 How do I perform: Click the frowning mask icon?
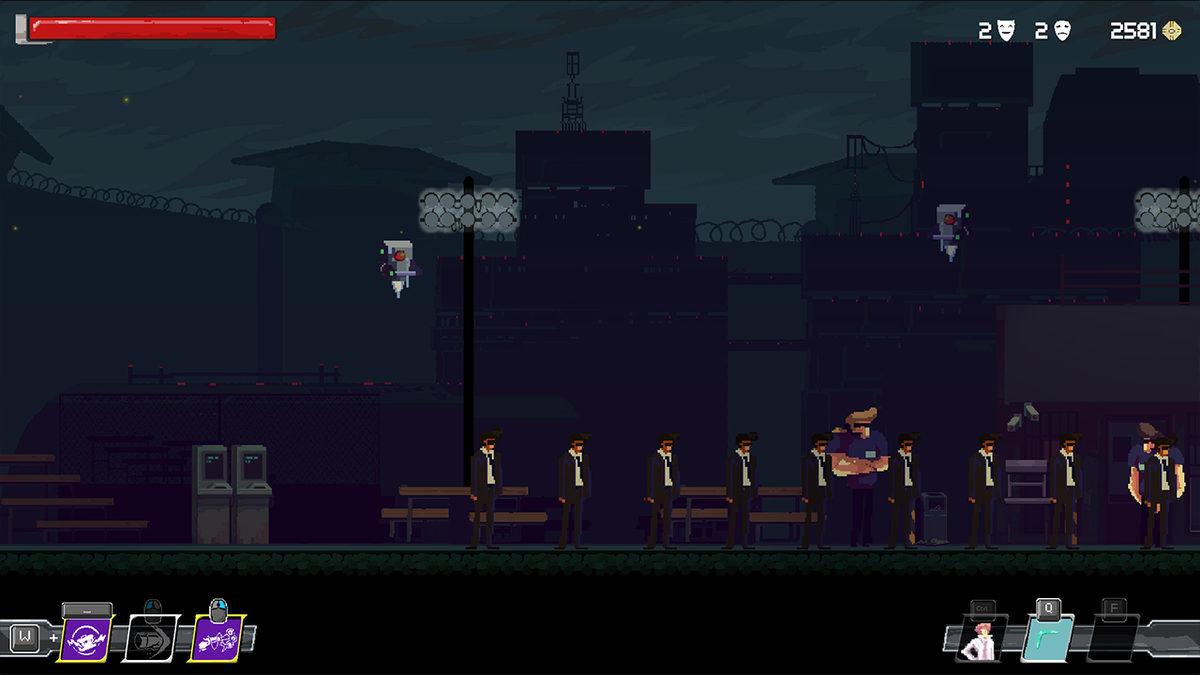tap(1062, 31)
